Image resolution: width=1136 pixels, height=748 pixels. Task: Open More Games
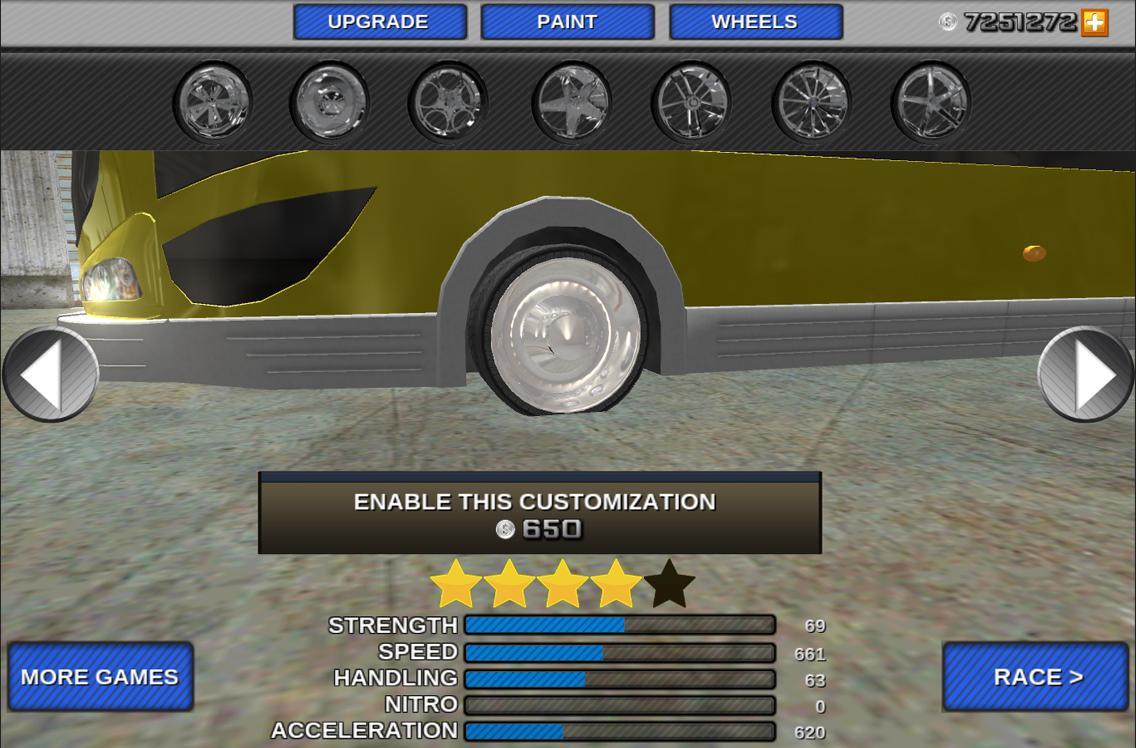[100, 677]
